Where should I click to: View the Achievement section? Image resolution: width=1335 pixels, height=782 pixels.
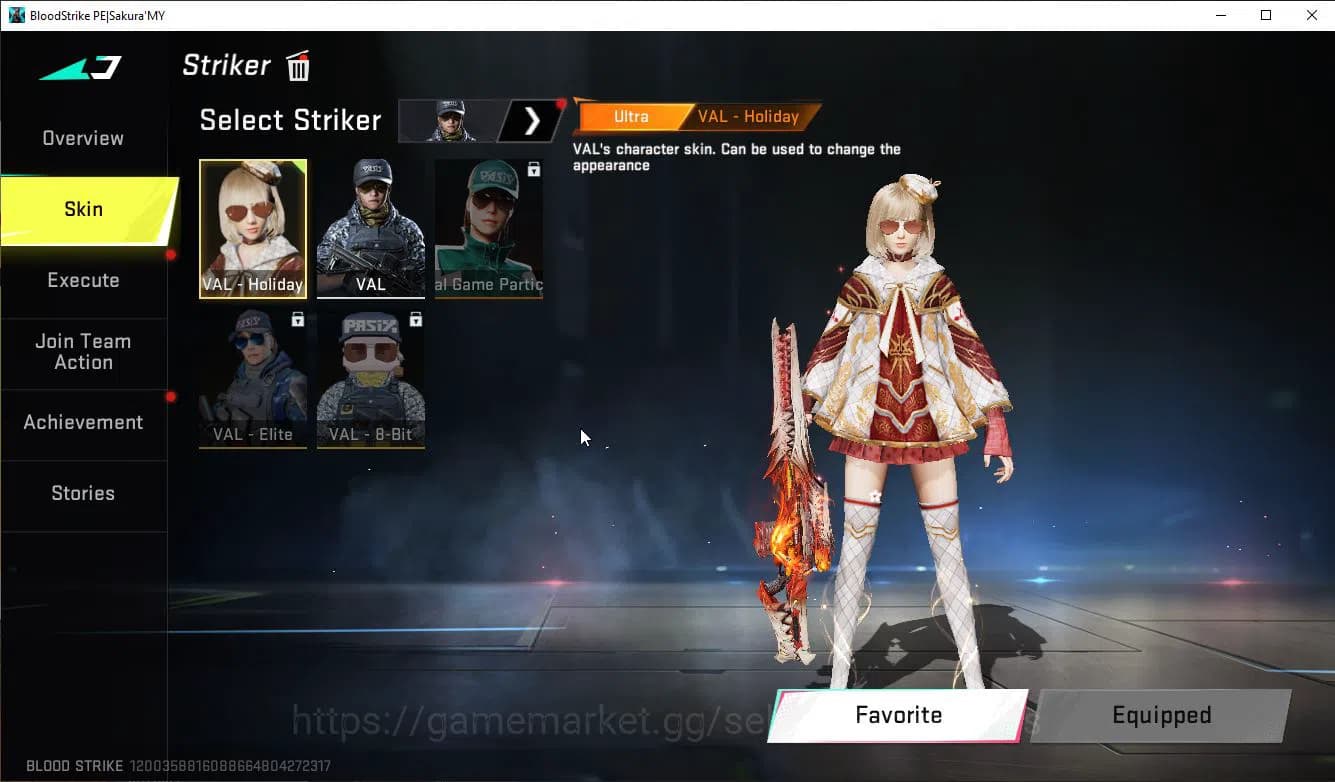click(x=84, y=422)
